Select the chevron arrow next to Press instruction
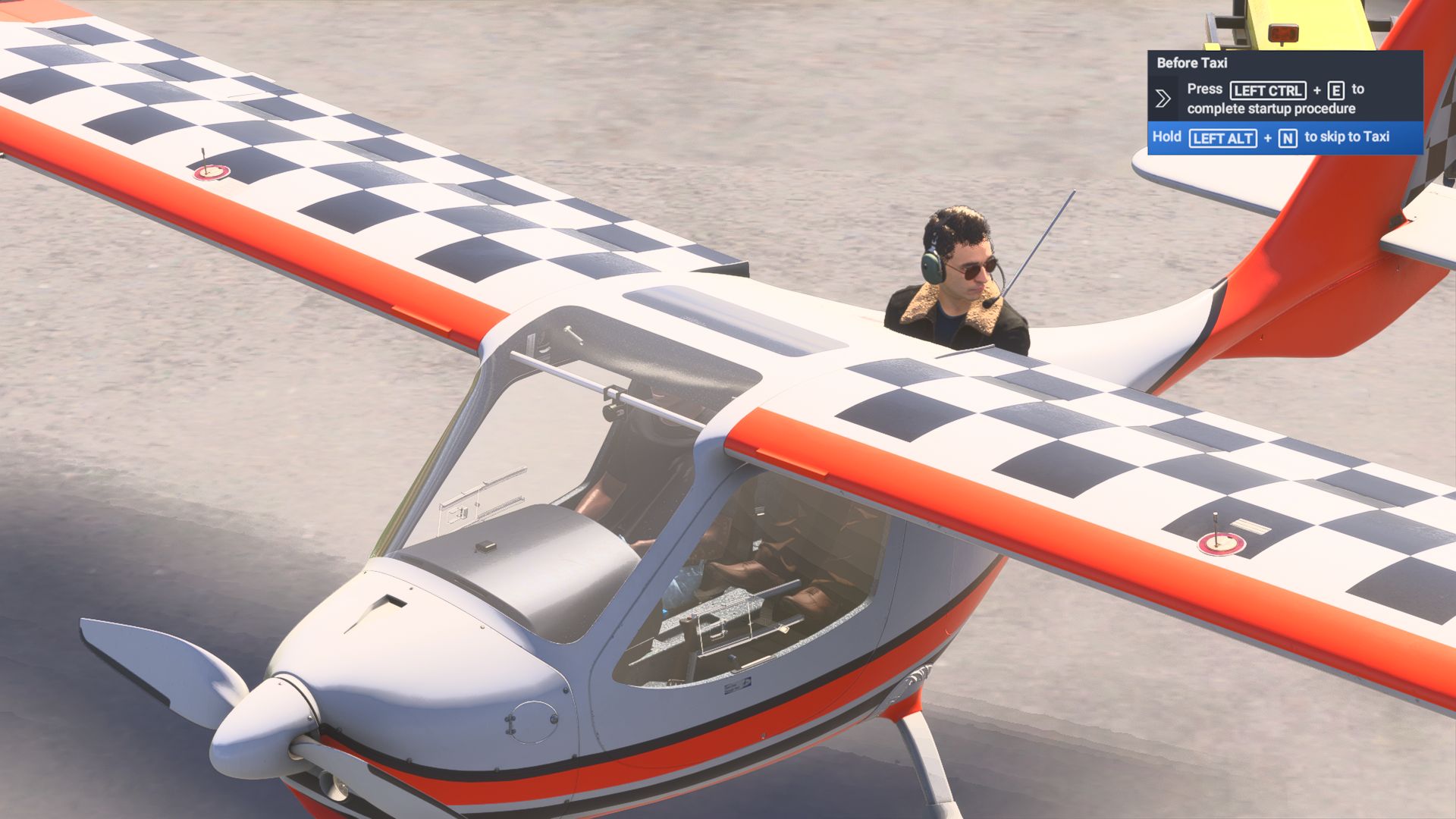The image size is (1456, 819). pyautogui.click(x=1163, y=96)
